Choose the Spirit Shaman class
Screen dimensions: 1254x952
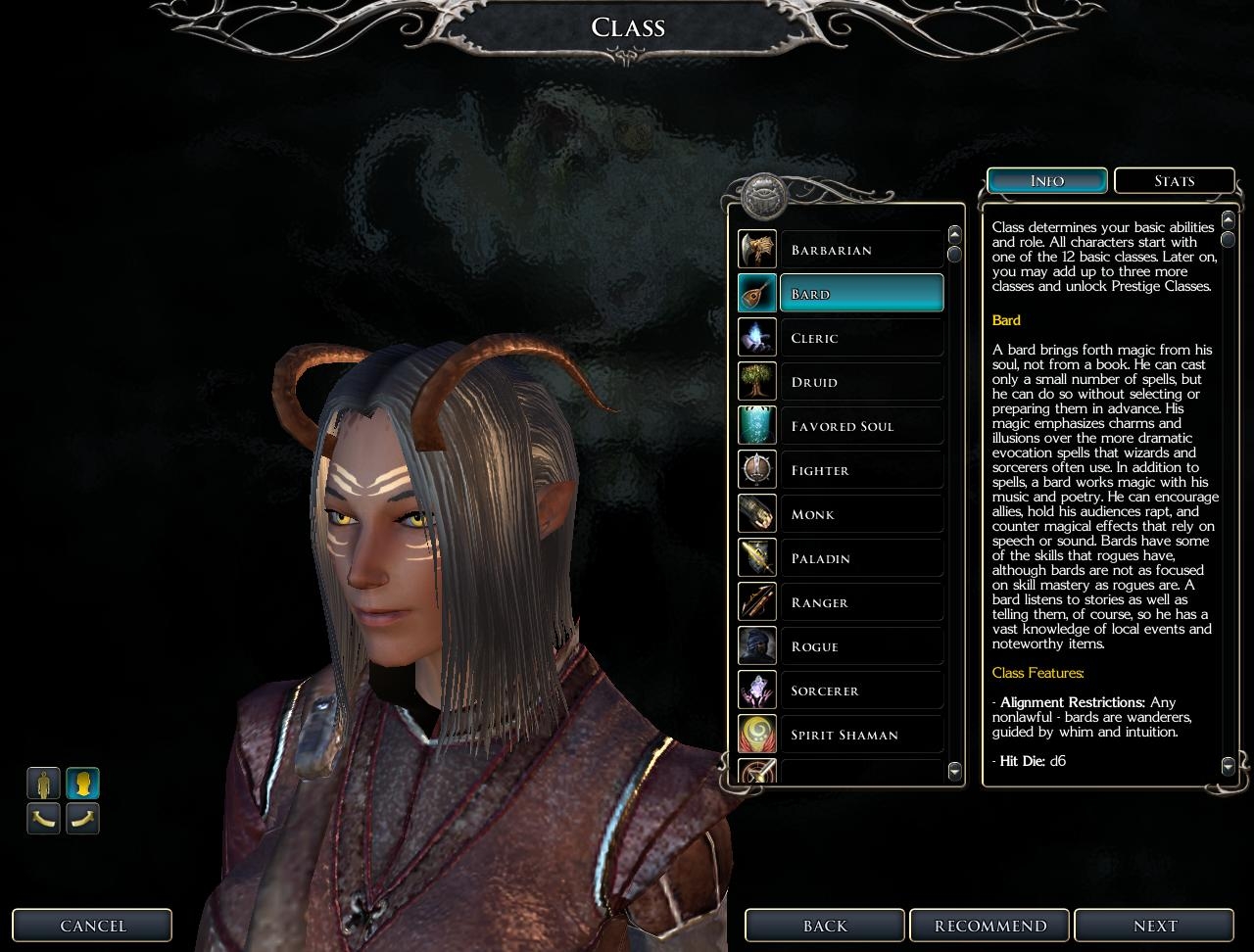(x=861, y=735)
